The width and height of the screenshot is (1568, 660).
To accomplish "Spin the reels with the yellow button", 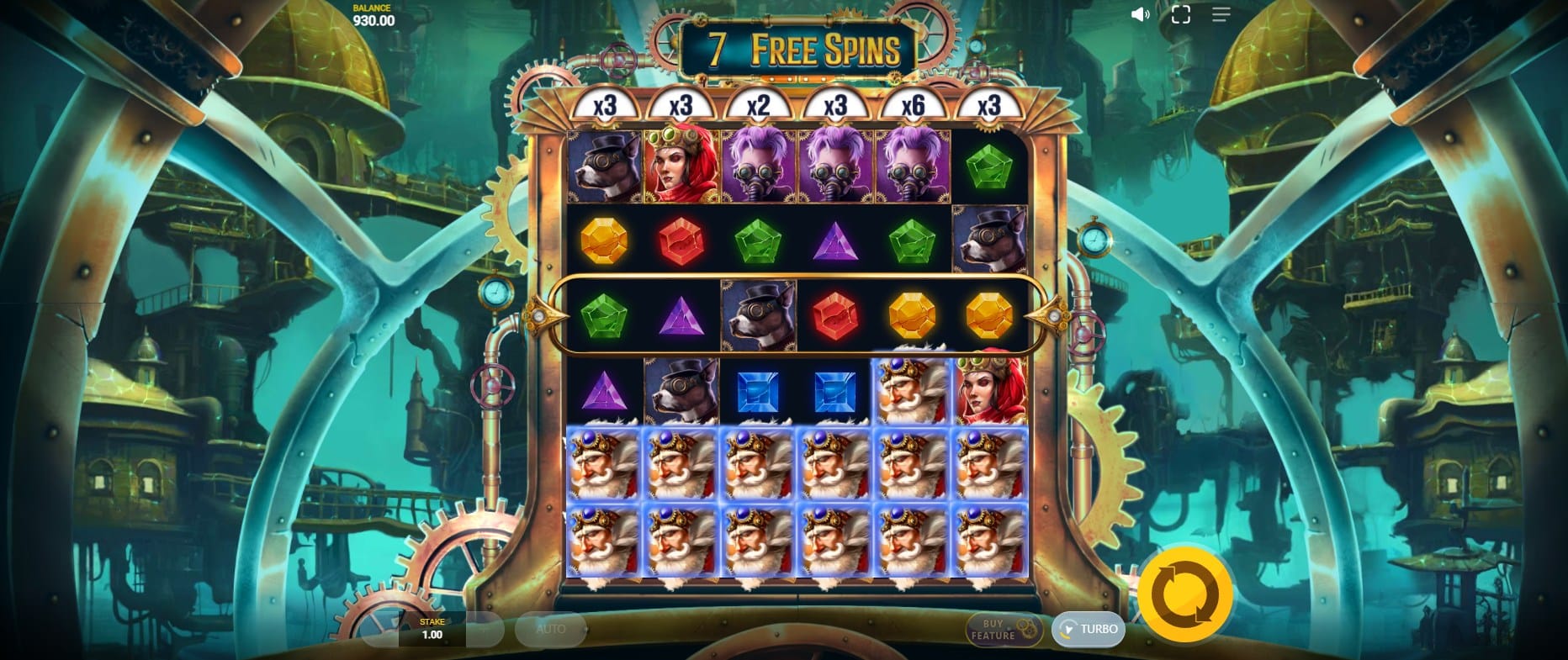I will tap(1185, 594).
